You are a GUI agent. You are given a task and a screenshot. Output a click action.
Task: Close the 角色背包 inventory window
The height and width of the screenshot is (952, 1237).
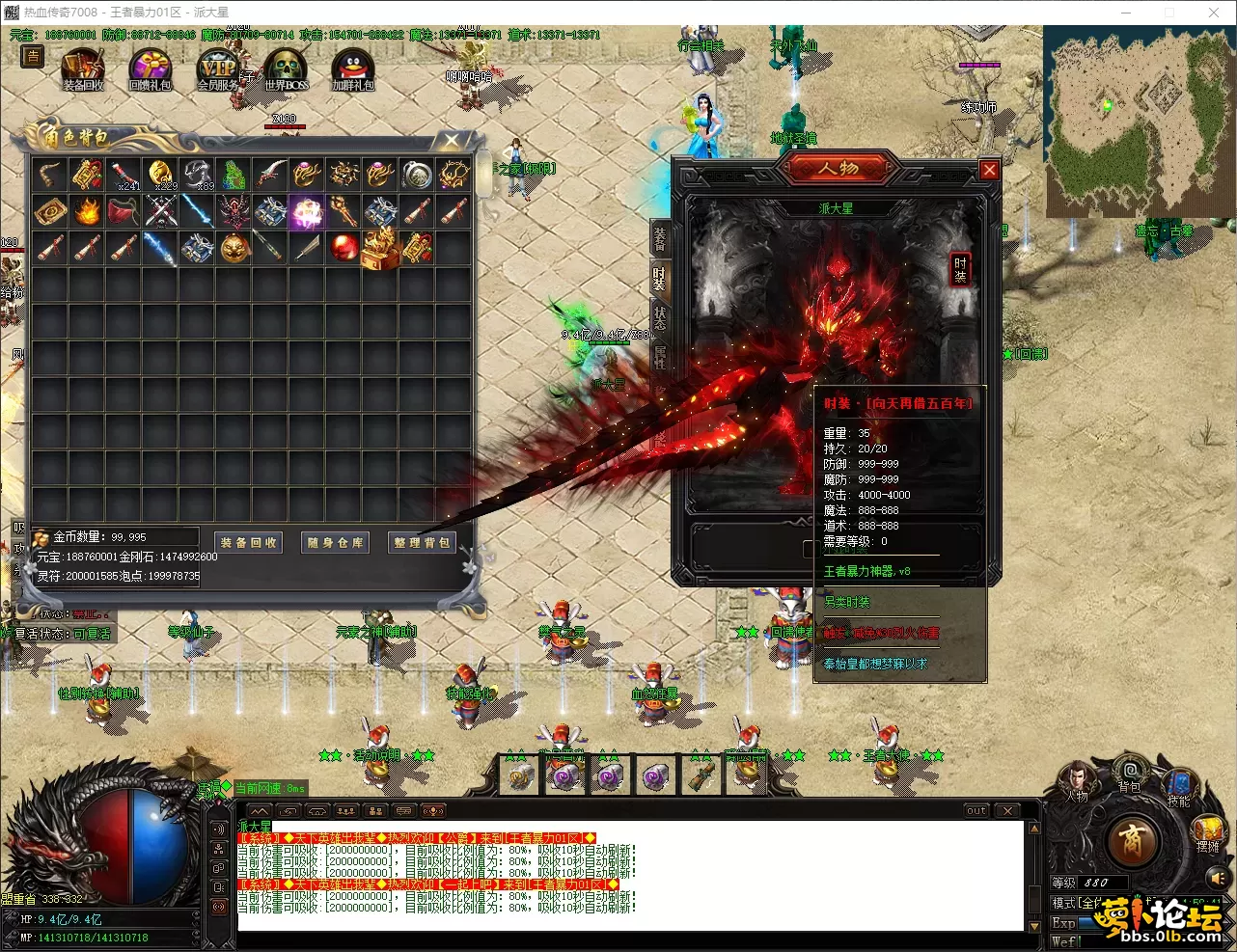(452, 141)
